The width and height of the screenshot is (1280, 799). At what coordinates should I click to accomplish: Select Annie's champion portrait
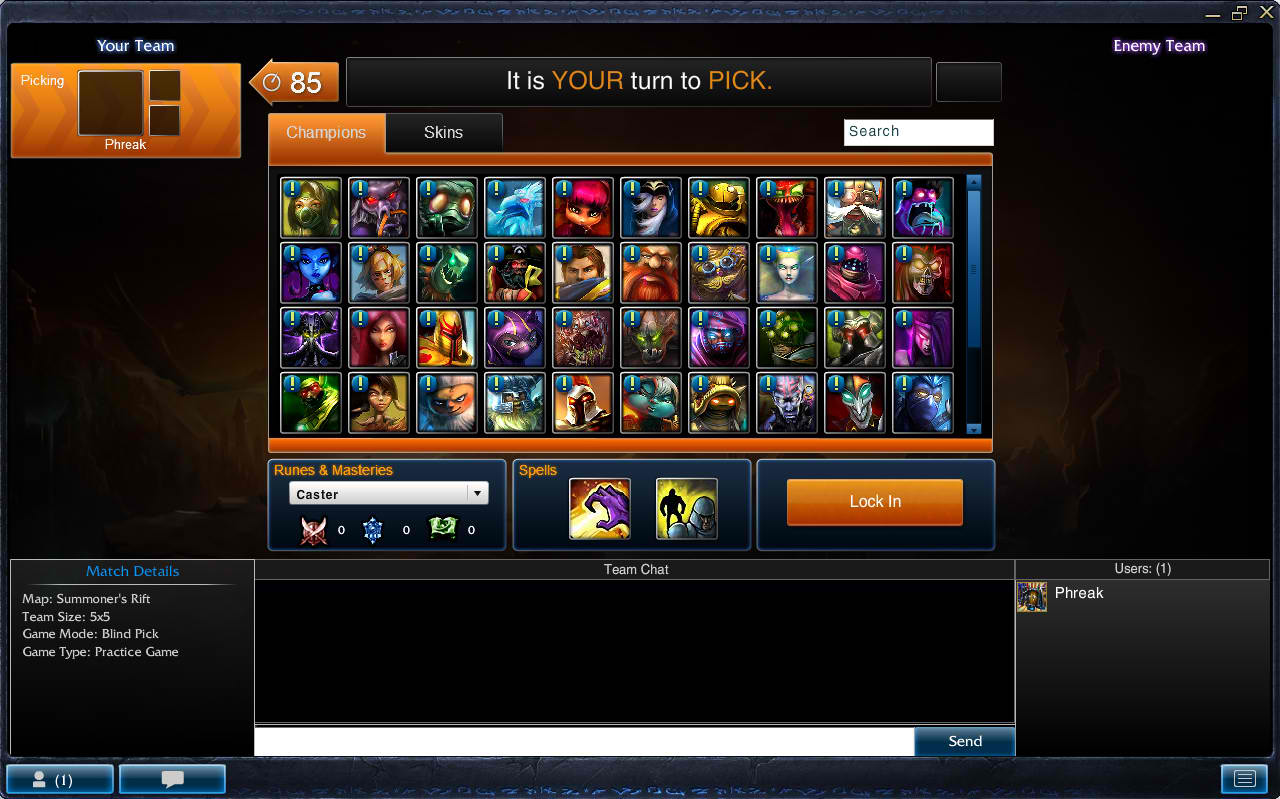[x=582, y=207]
